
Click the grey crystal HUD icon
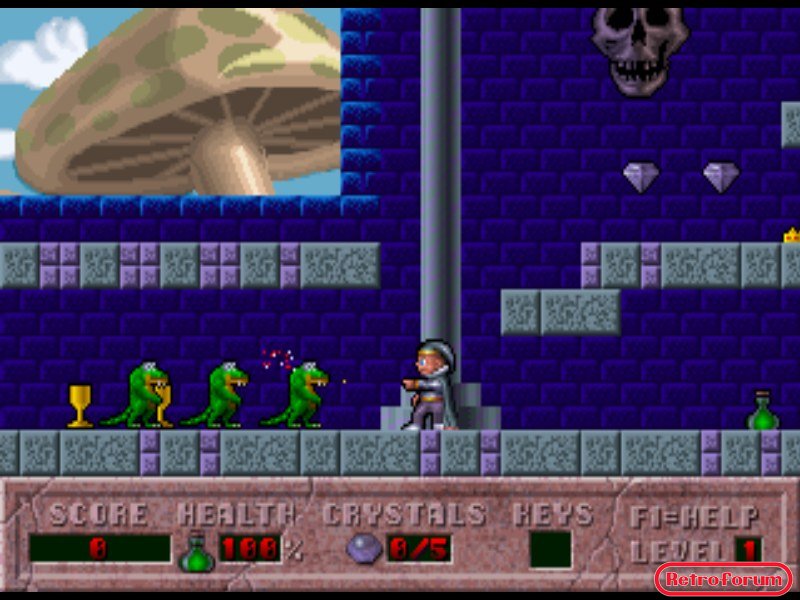click(x=364, y=549)
